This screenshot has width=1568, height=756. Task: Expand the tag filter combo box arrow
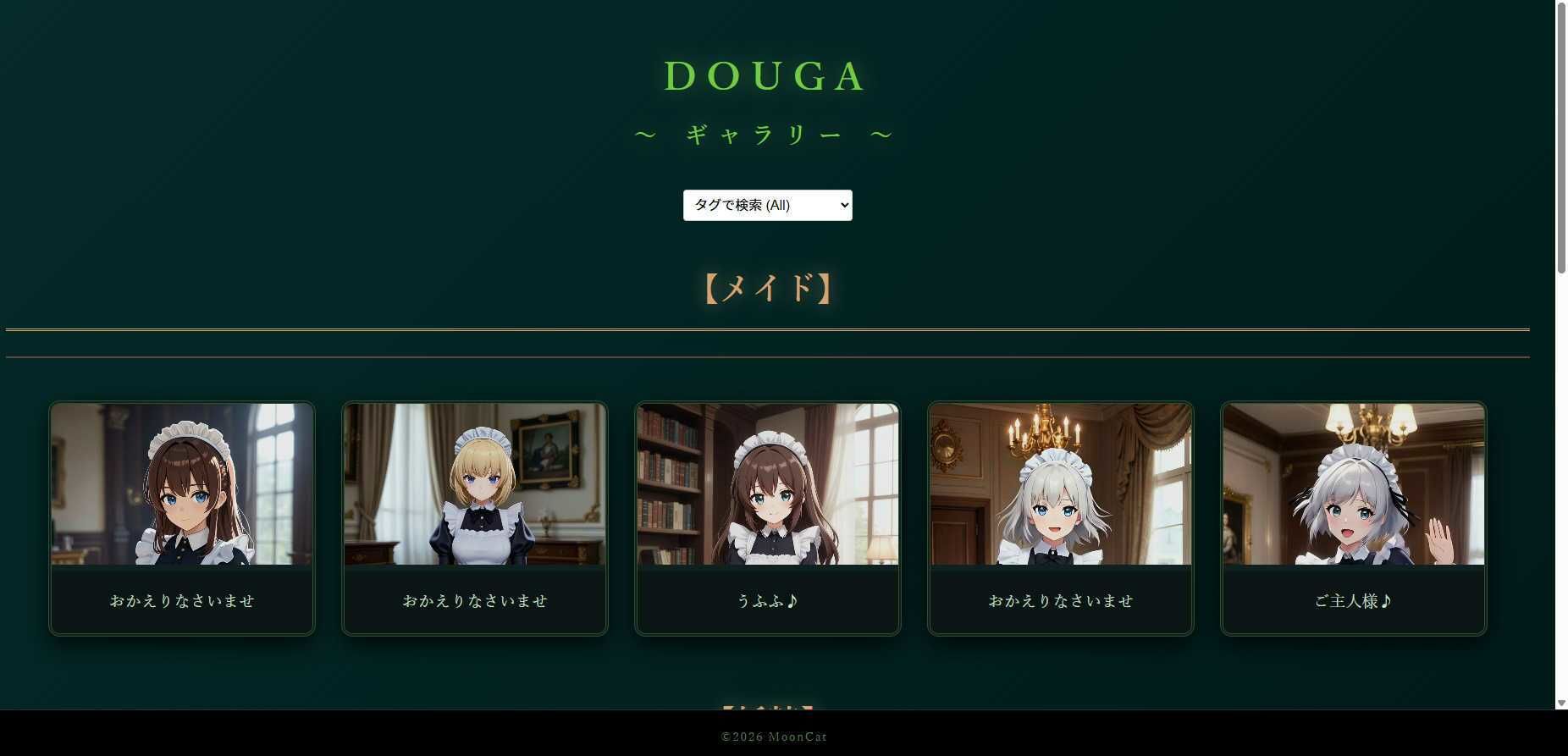point(840,205)
